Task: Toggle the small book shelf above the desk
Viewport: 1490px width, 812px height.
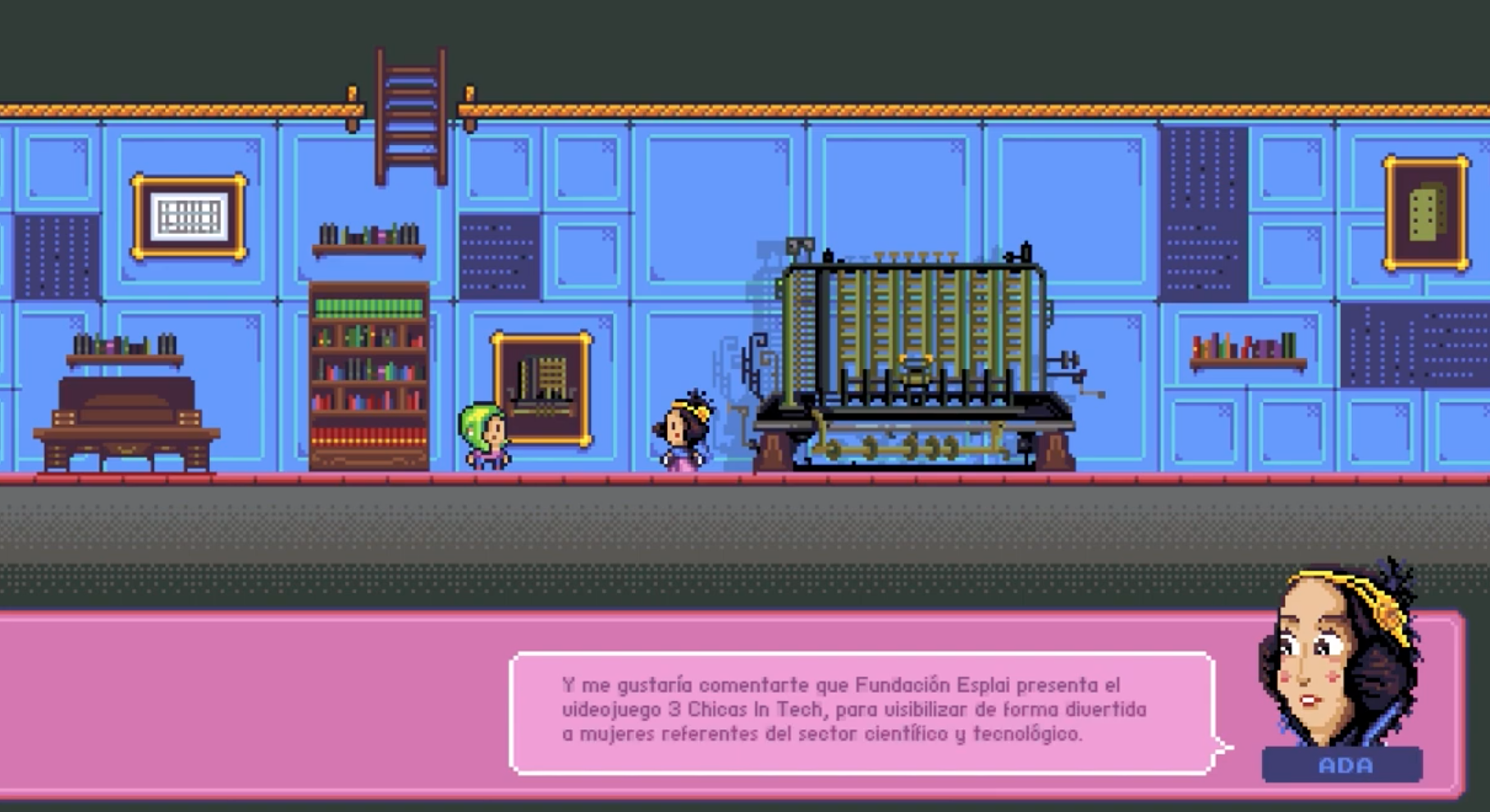Action: click(123, 353)
